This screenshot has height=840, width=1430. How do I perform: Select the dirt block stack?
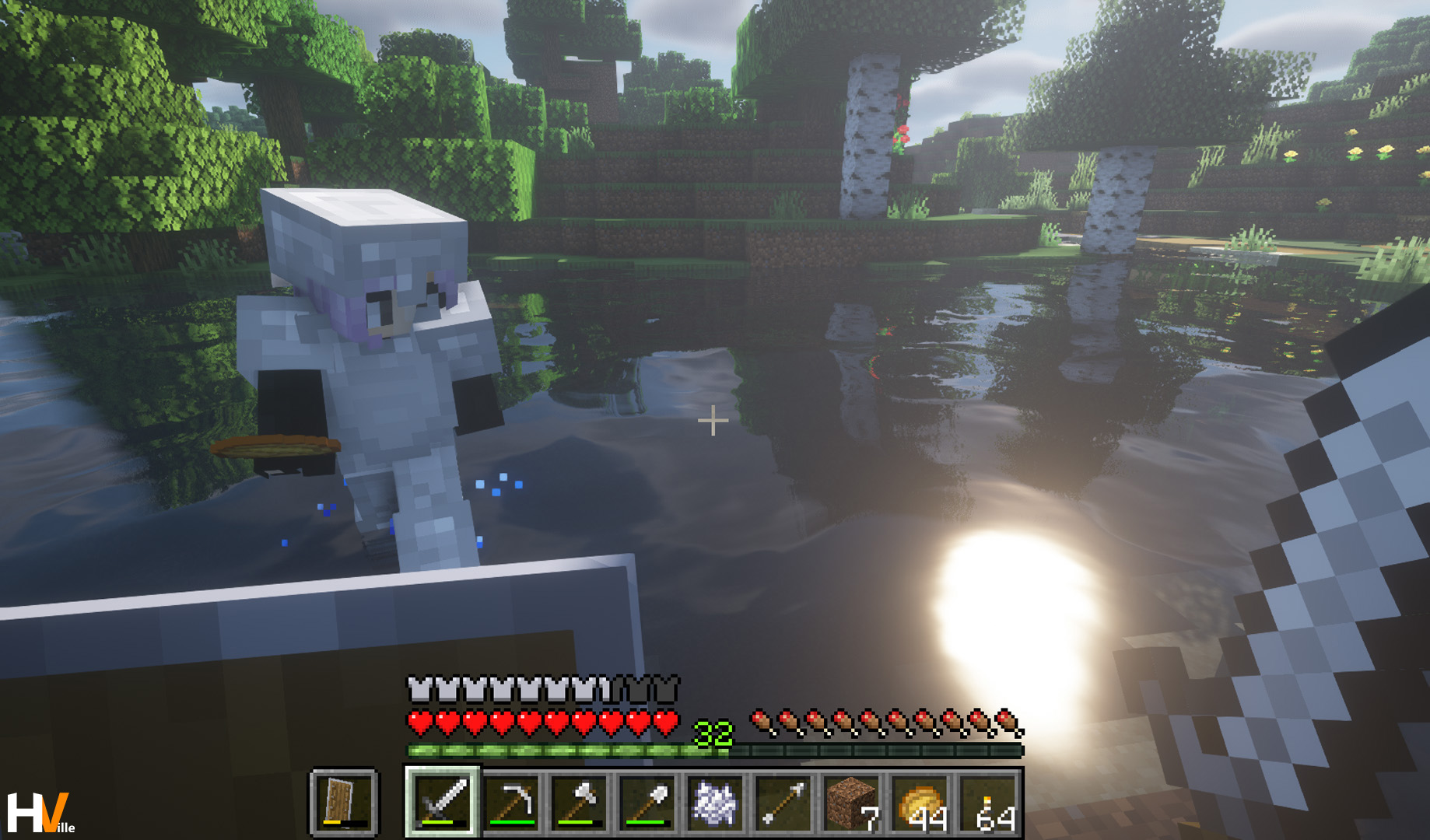[850, 803]
